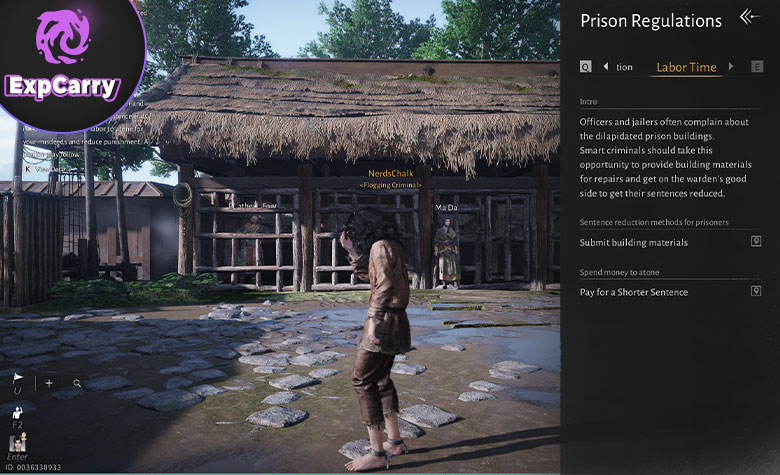Collapse the Prison Regulations panel with the arrow

point(750,18)
